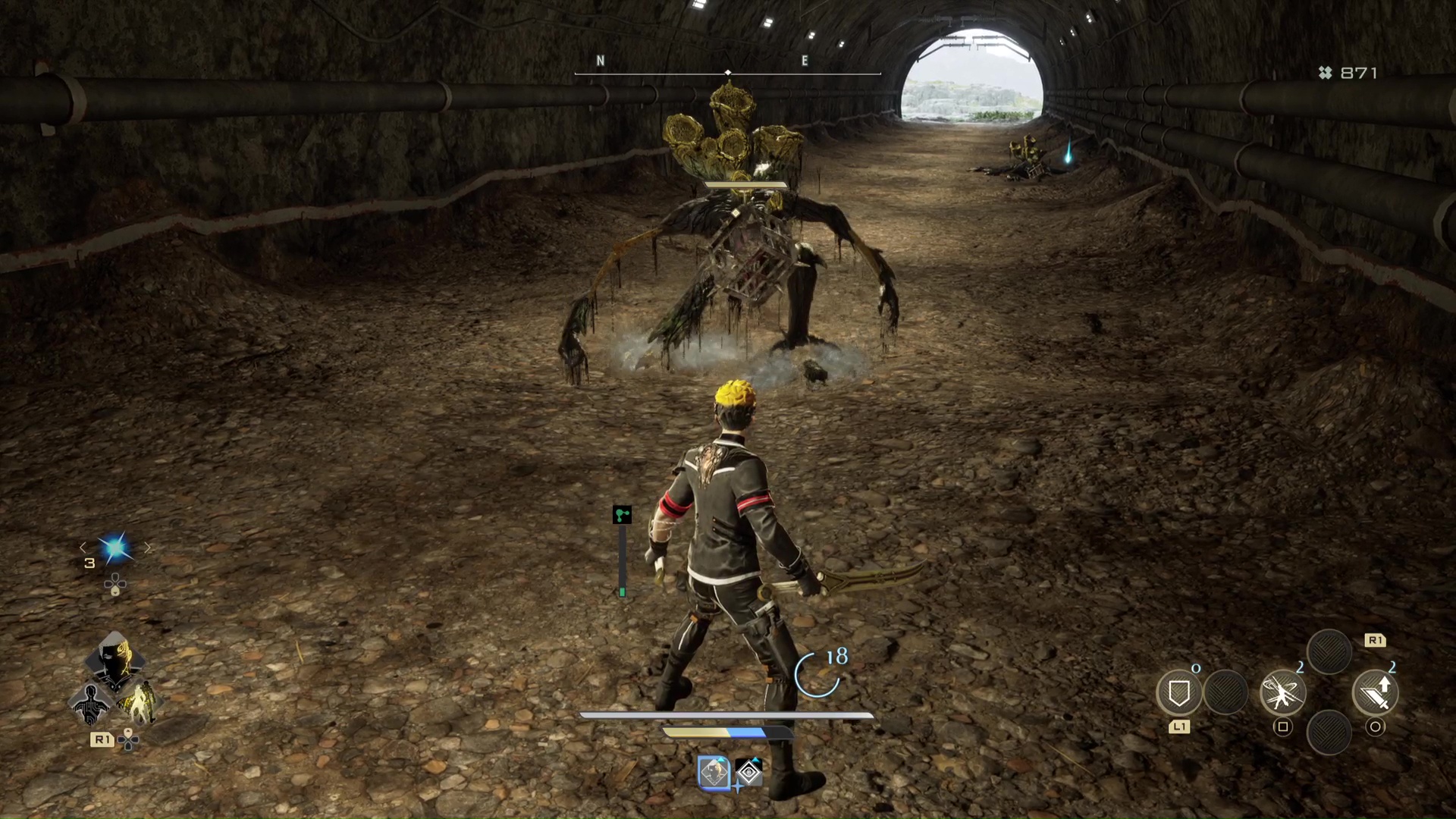This screenshot has width=1456, height=819.
Task: Click the white diamond eye status icon
Action: point(749,773)
